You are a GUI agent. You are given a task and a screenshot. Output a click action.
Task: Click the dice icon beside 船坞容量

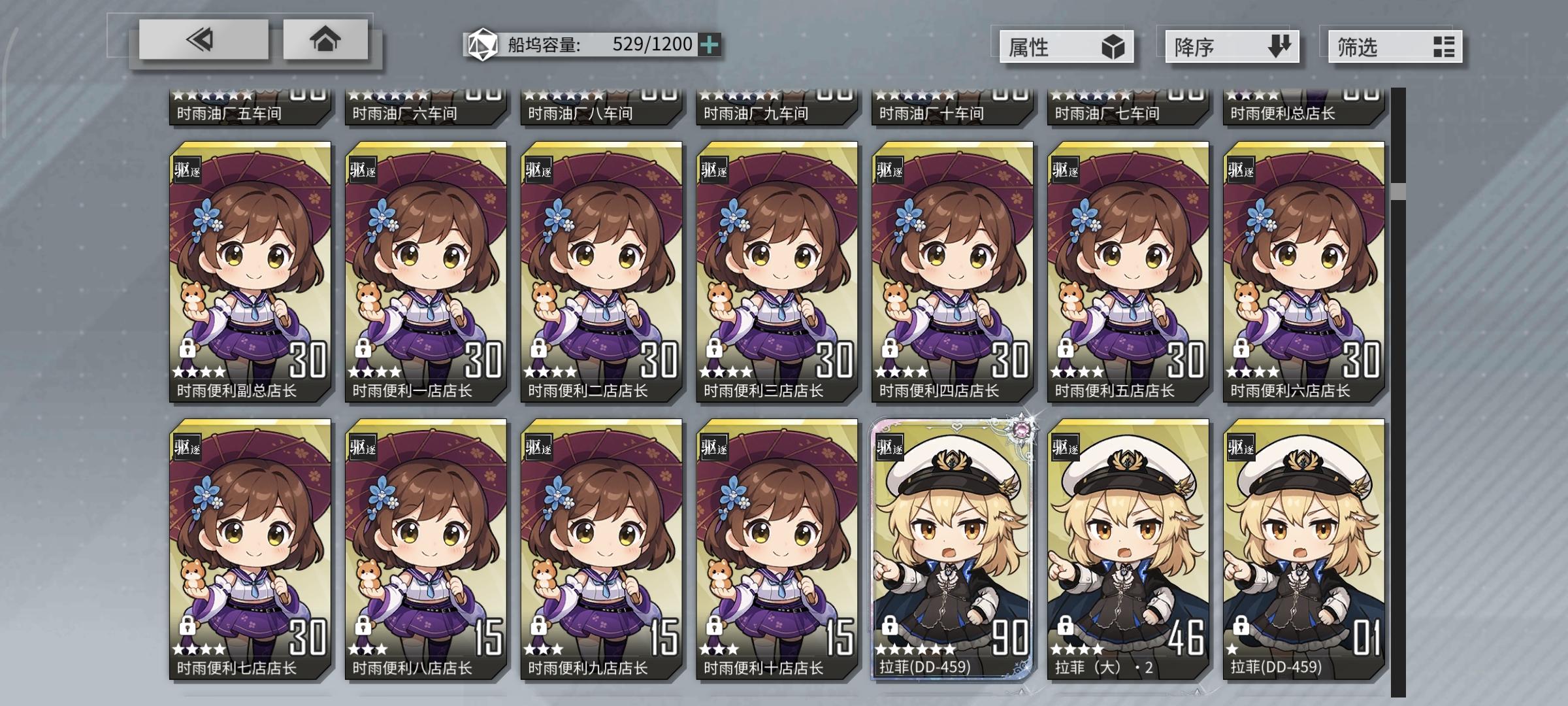[x=482, y=45]
